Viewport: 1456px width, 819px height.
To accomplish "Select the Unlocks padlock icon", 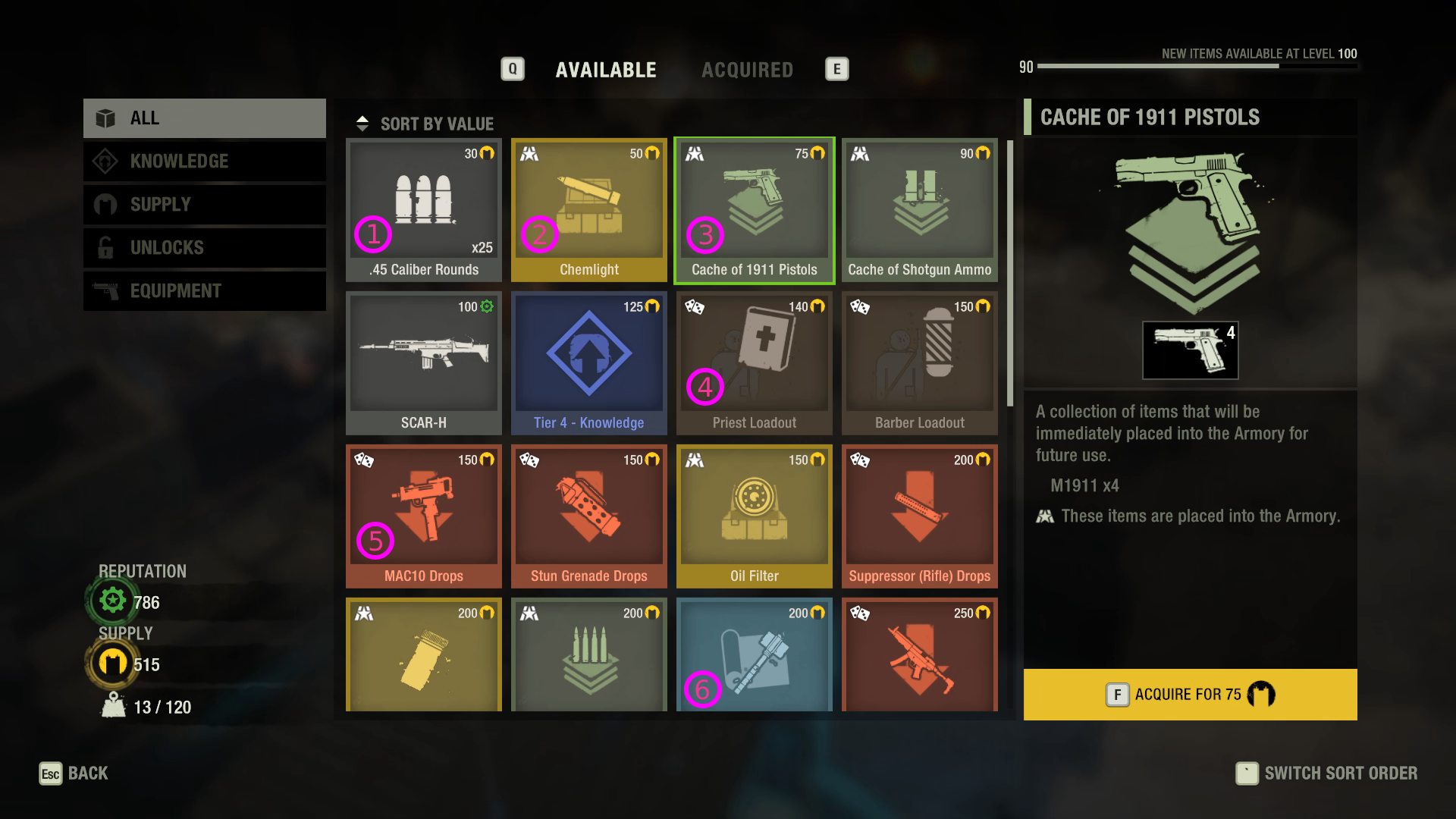I will [x=104, y=247].
